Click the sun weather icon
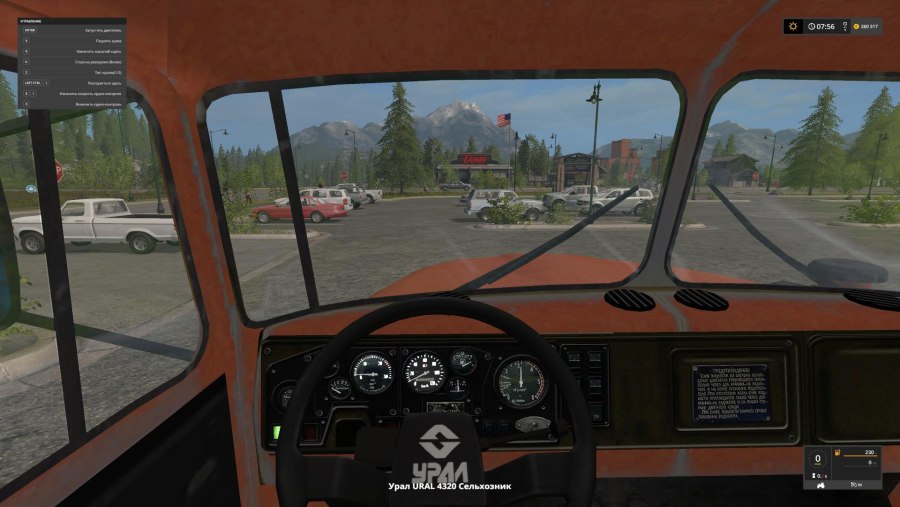The width and height of the screenshot is (900, 507). pyautogui.click(x=793, y=27)
